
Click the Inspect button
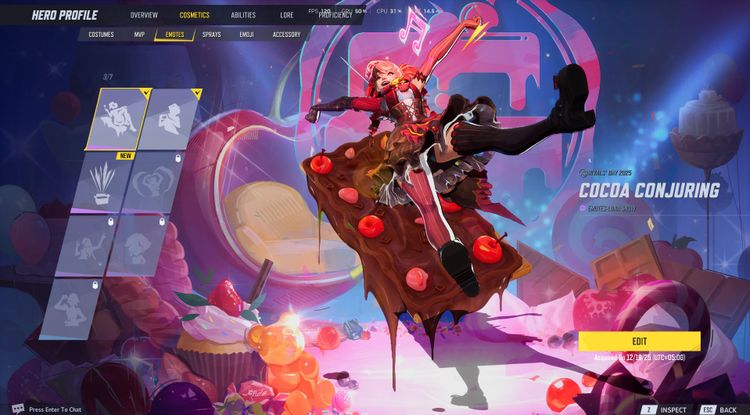[667, 409]
